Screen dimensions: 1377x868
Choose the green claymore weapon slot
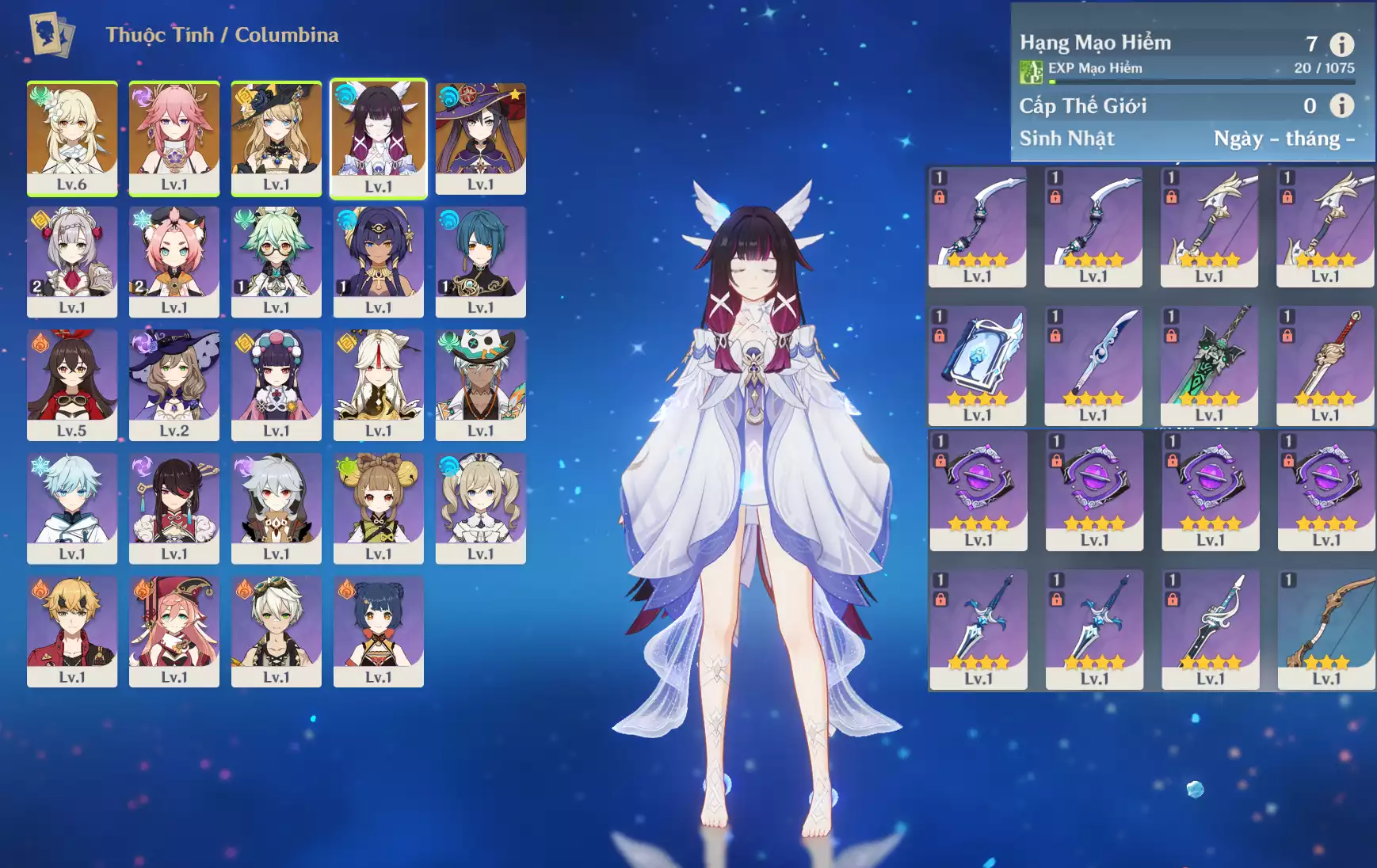[x=1209, y=364]
